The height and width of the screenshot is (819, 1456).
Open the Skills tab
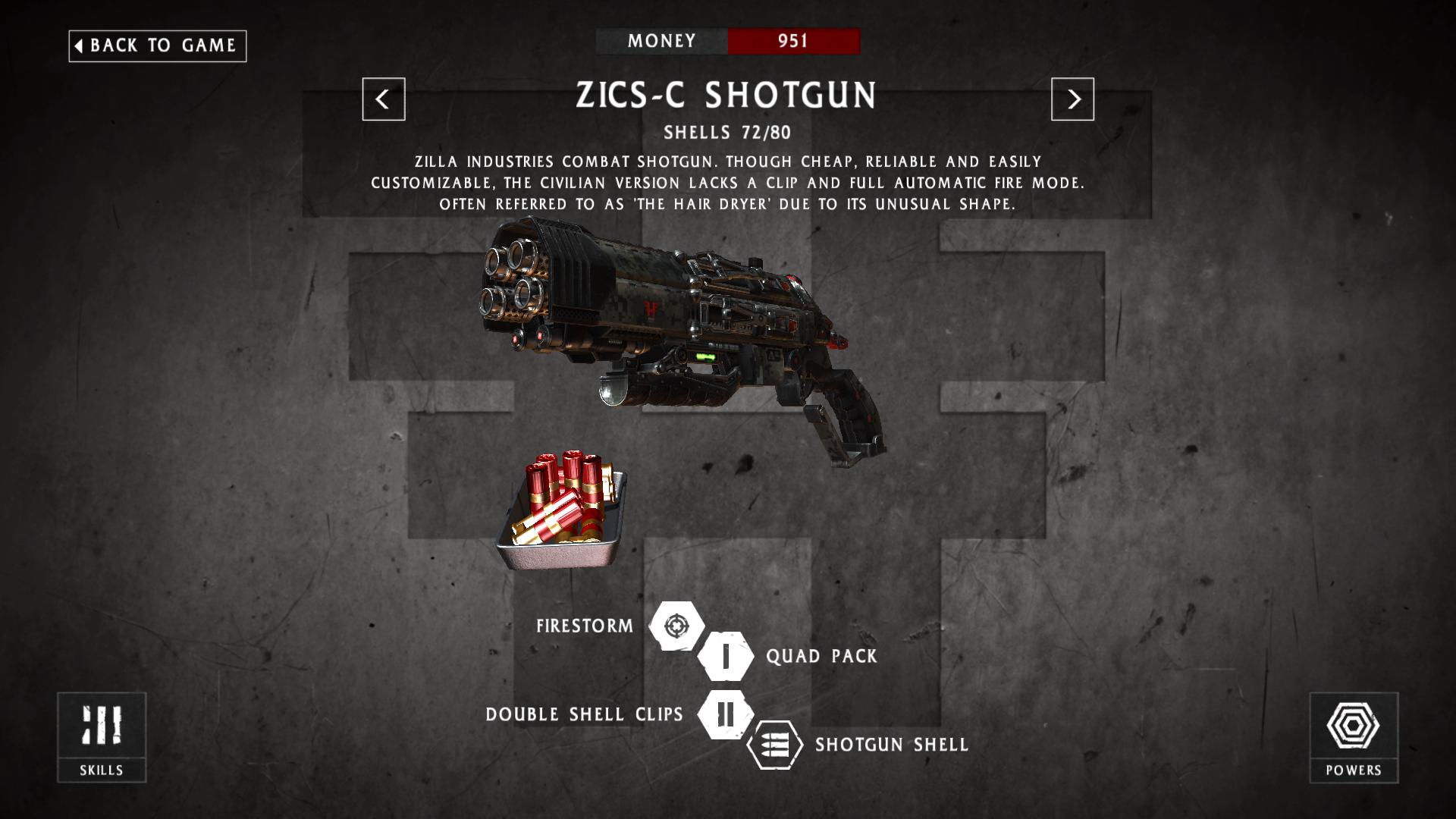tap(103, 738)
